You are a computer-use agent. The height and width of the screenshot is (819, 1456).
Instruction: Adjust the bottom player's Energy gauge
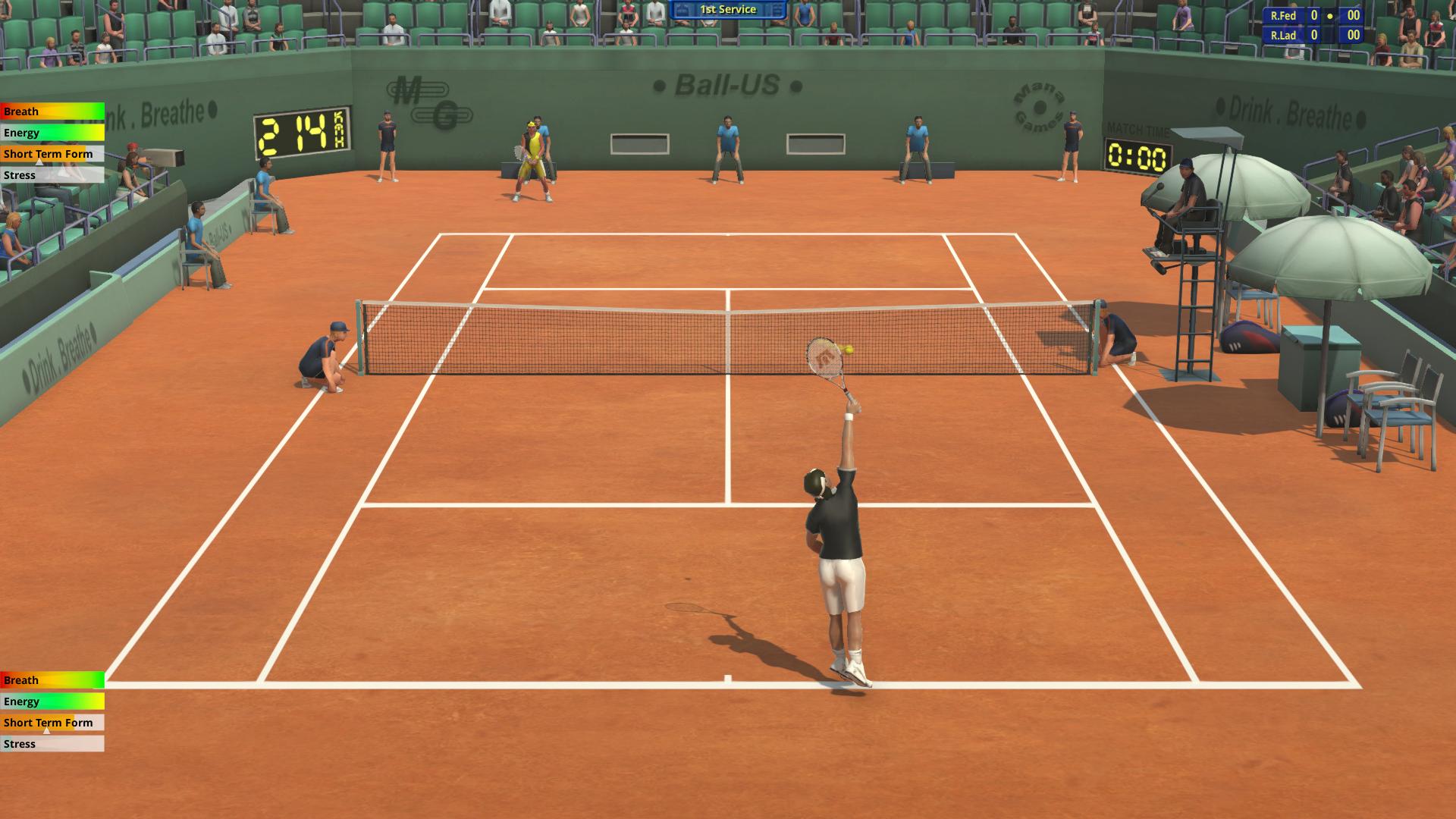point(53,701)
